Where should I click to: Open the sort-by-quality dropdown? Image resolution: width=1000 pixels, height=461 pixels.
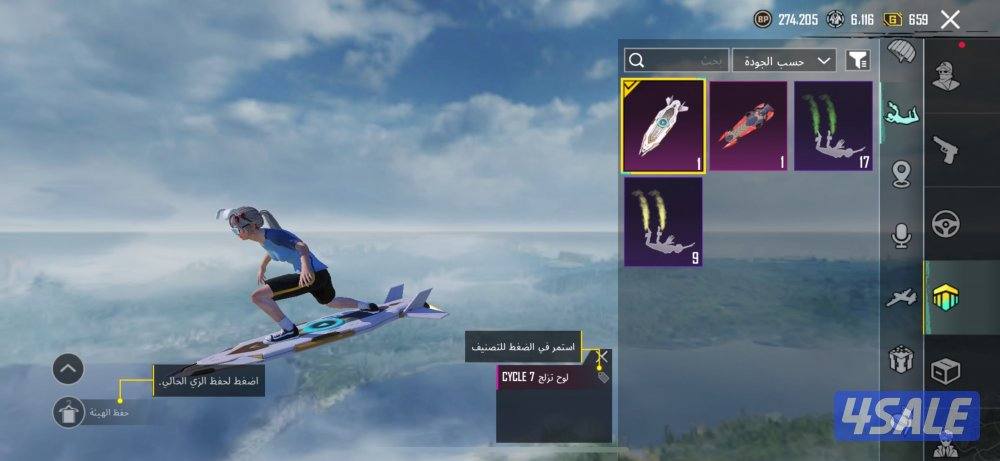[x=784, y=61]
